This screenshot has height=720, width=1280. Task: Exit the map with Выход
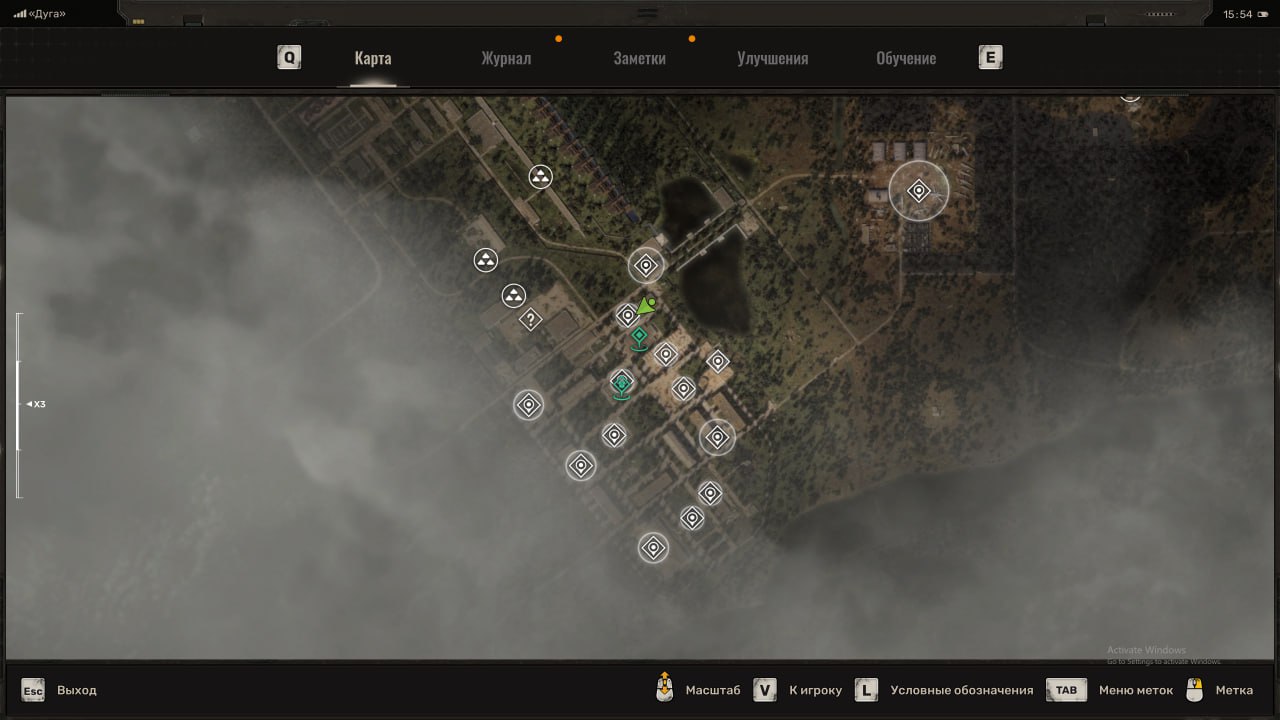(x=77, y=690)
